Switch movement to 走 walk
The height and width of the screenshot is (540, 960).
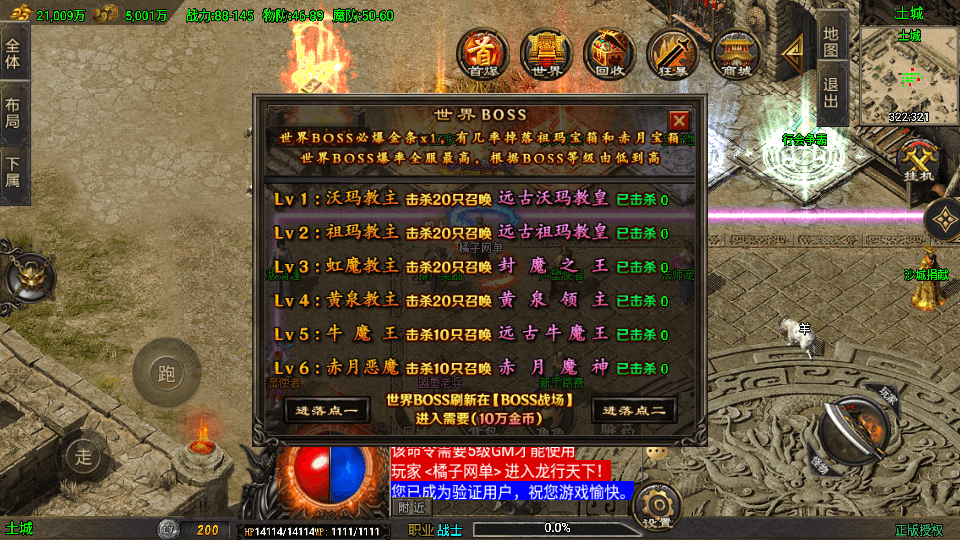click(x=82, y=456)
